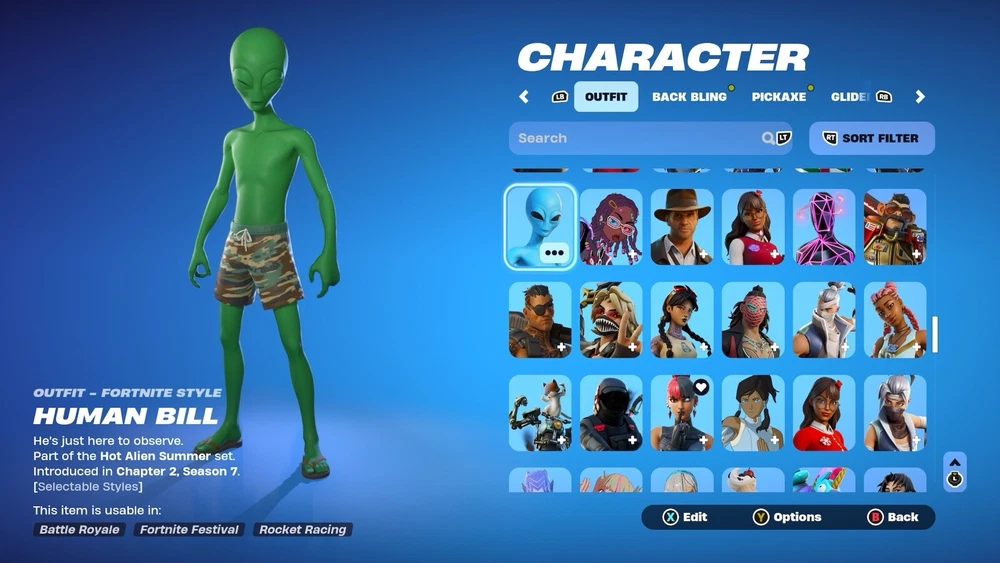Click the left arrow beside the tabs
Screen dimensions: 1000x563
pyautogui.click(x=524, y=97)
